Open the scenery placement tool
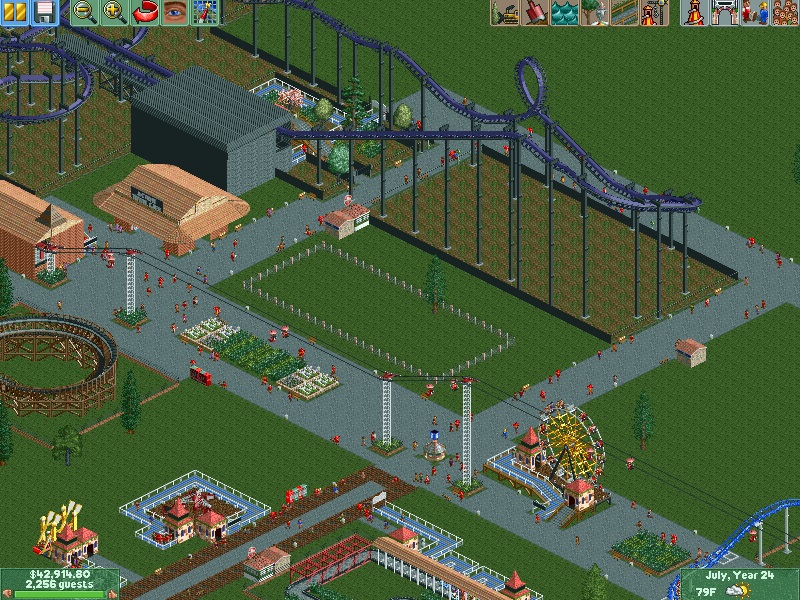Screen dimensions: 800x600 [595, 12]
